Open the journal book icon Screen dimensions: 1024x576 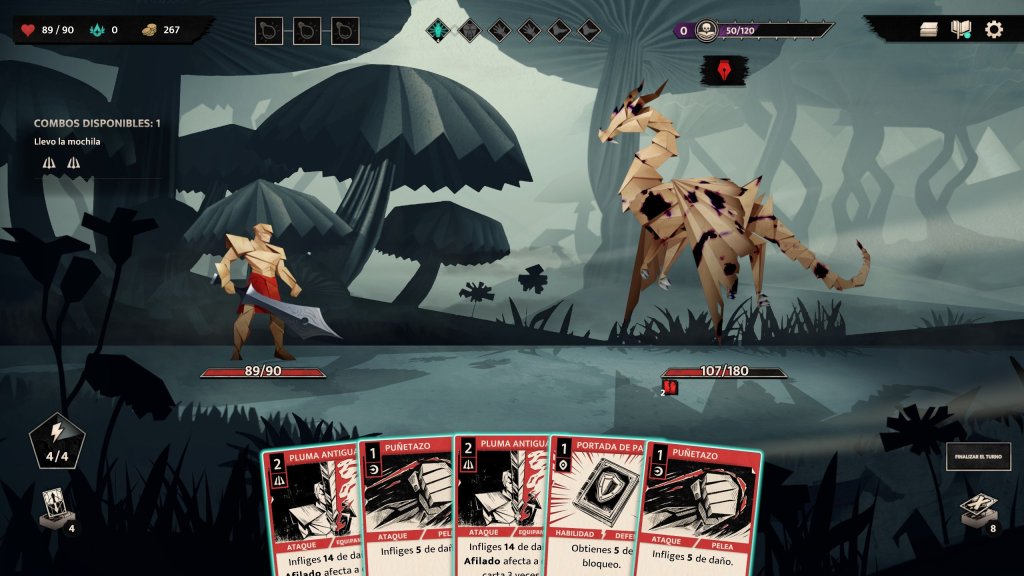click(961, 29)
